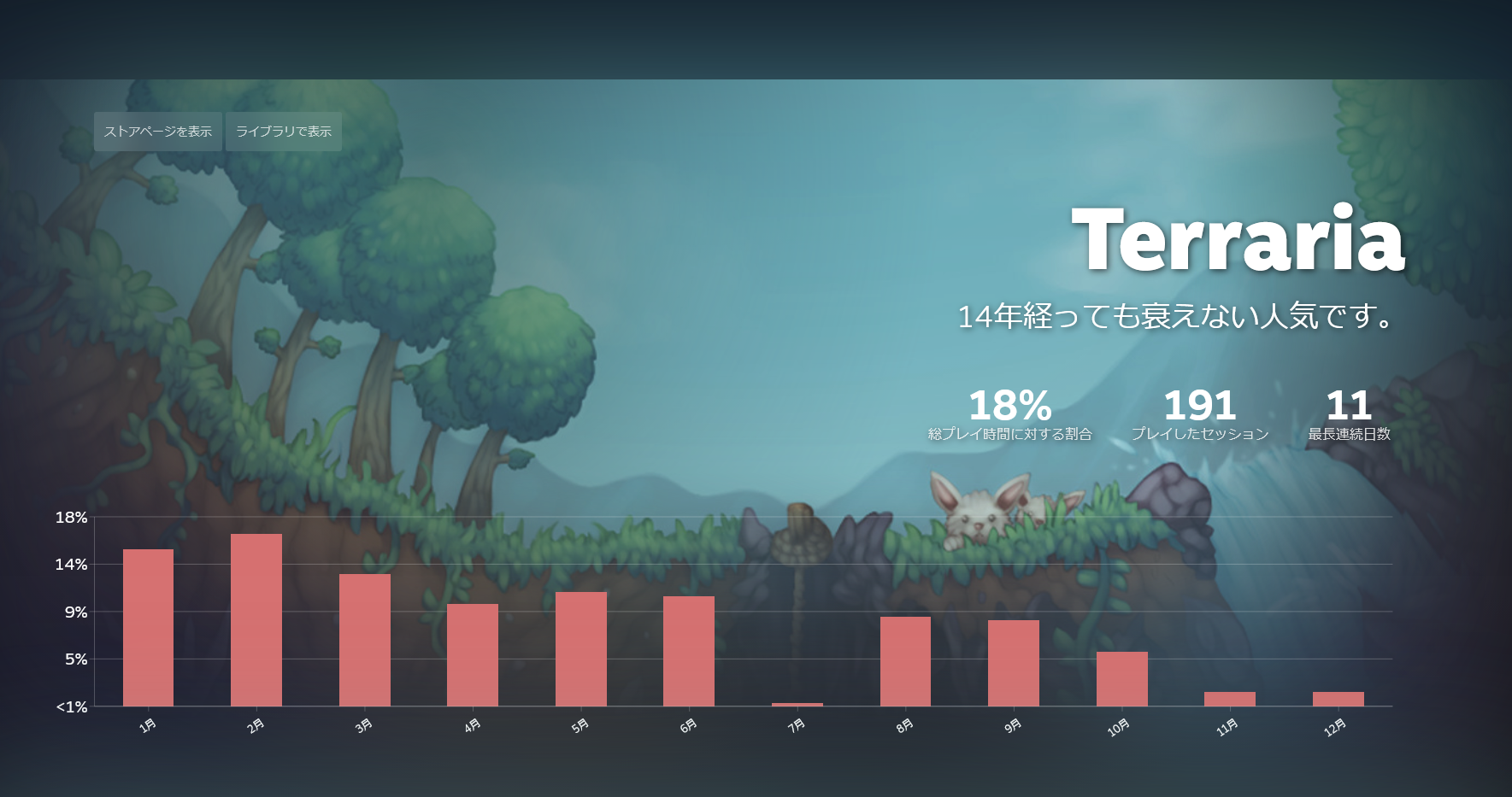Select the March (3月) playtime bar
This screenshot has height=797, width=1512.
[x=363, y=641]
